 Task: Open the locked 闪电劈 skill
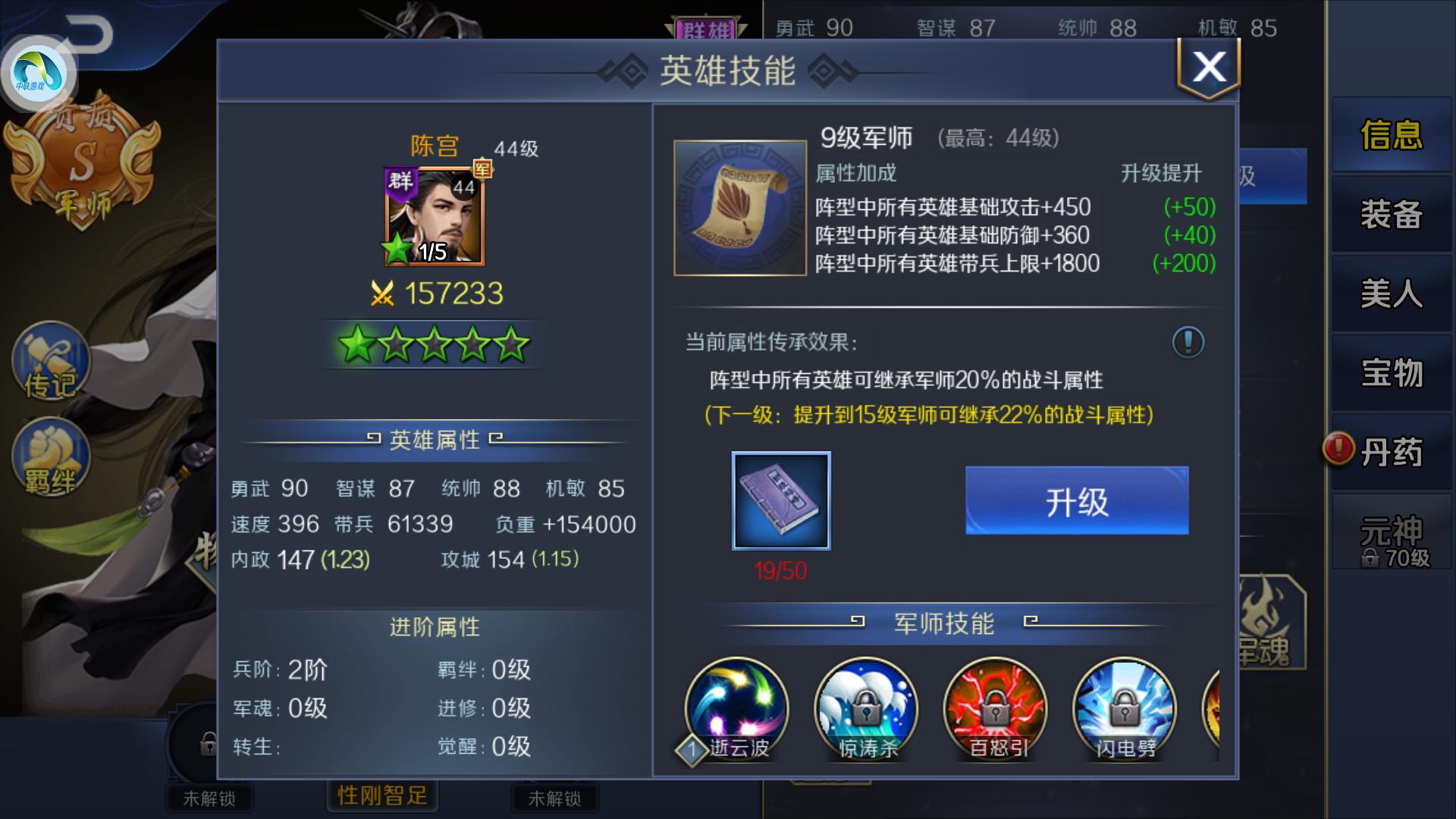(x=1120, y=707)
